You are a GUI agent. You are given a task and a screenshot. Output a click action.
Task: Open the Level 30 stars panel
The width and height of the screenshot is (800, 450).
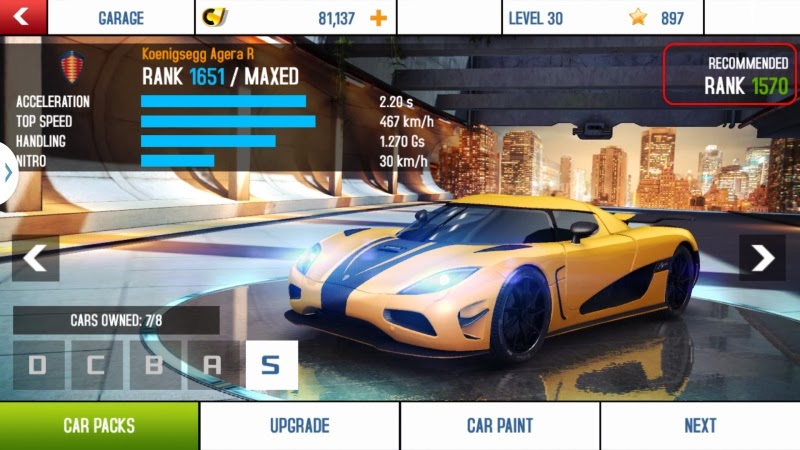coord(602,18)
